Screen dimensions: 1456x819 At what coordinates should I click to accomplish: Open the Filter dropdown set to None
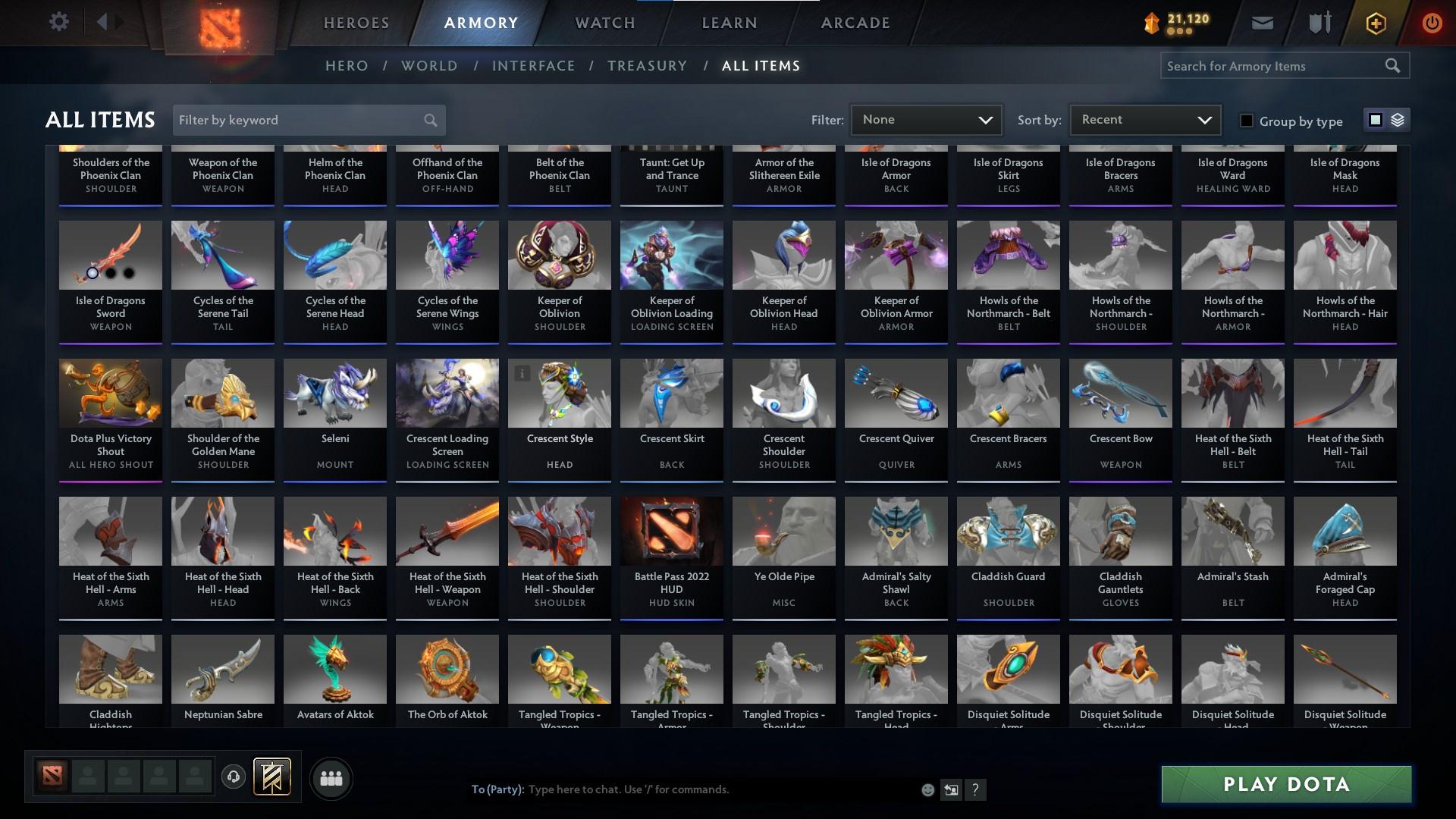pyautogui.click(x=926, y=119)
